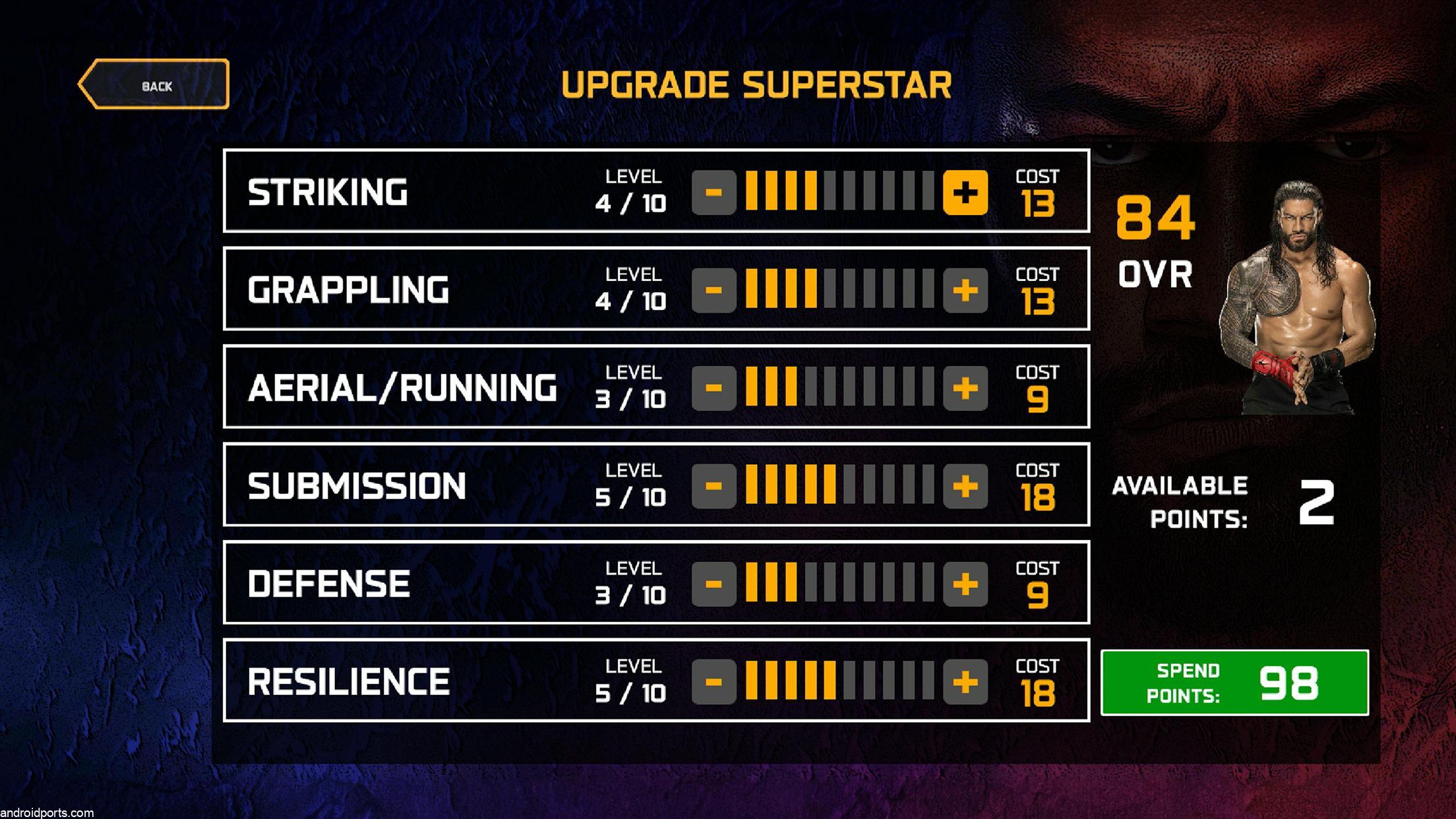Click the minus icon on the Defense row
Image resolution: width=1456 pixels, height=819 pixels.
pos(715,584)
